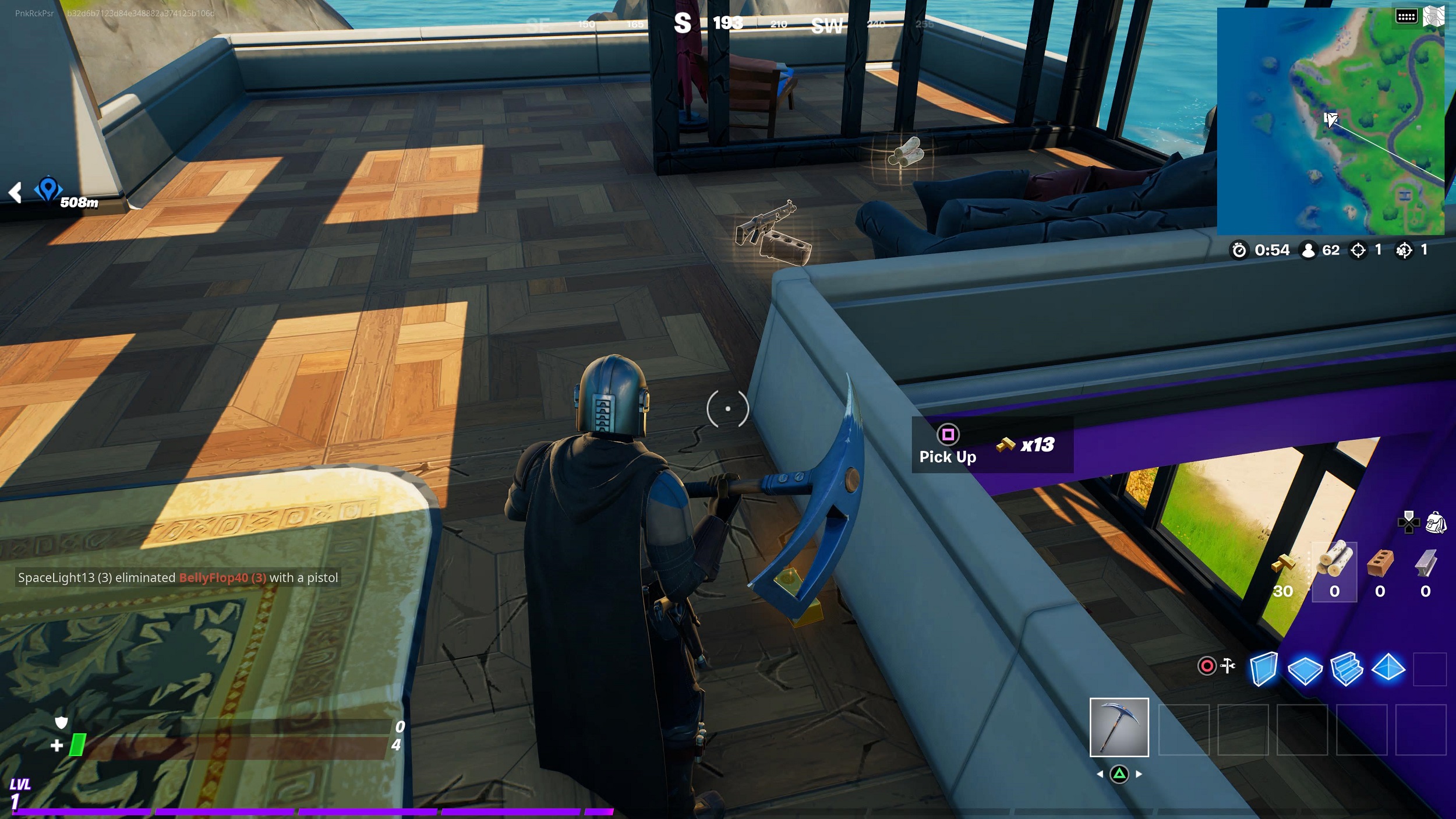The image size is (1456, 819).
Task: Click the keyboard icon above the minimap
Action: (1408, 16)
